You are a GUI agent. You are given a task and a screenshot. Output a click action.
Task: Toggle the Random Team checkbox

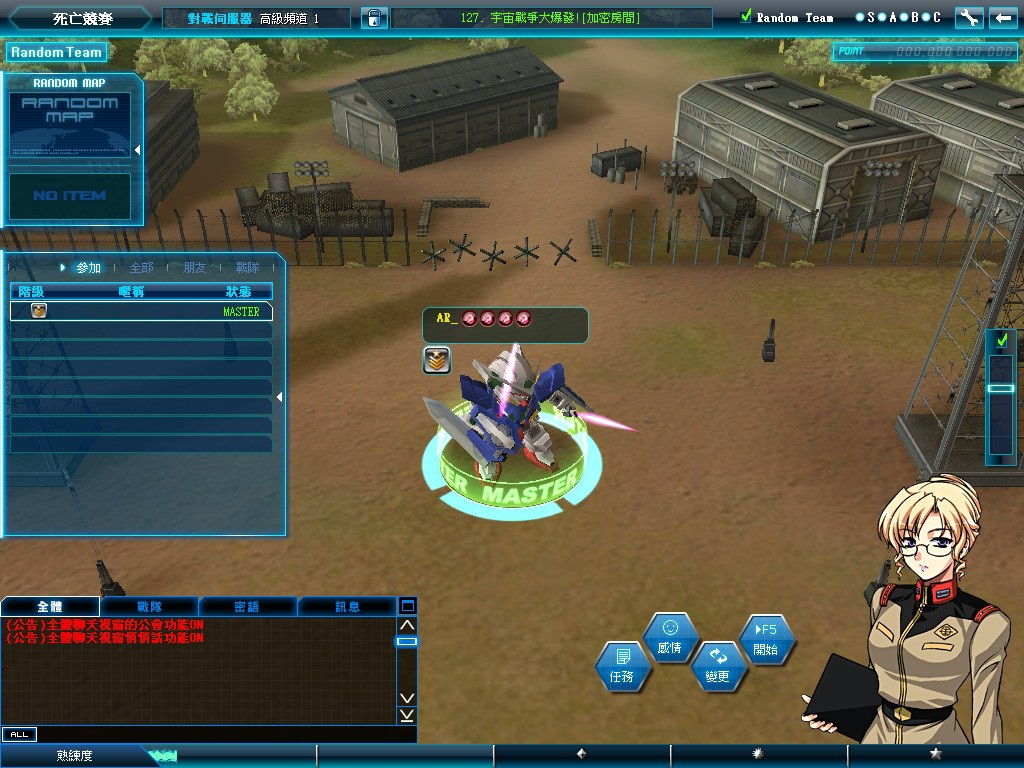pyautogui.click(x=745, y=17)
